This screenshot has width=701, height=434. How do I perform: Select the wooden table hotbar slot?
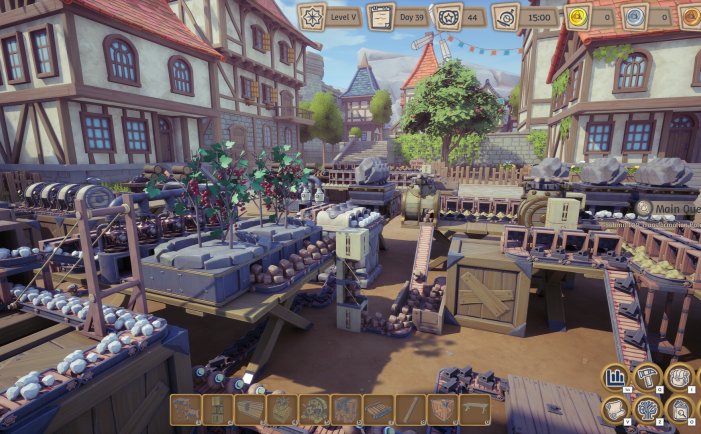coord(474,409)
